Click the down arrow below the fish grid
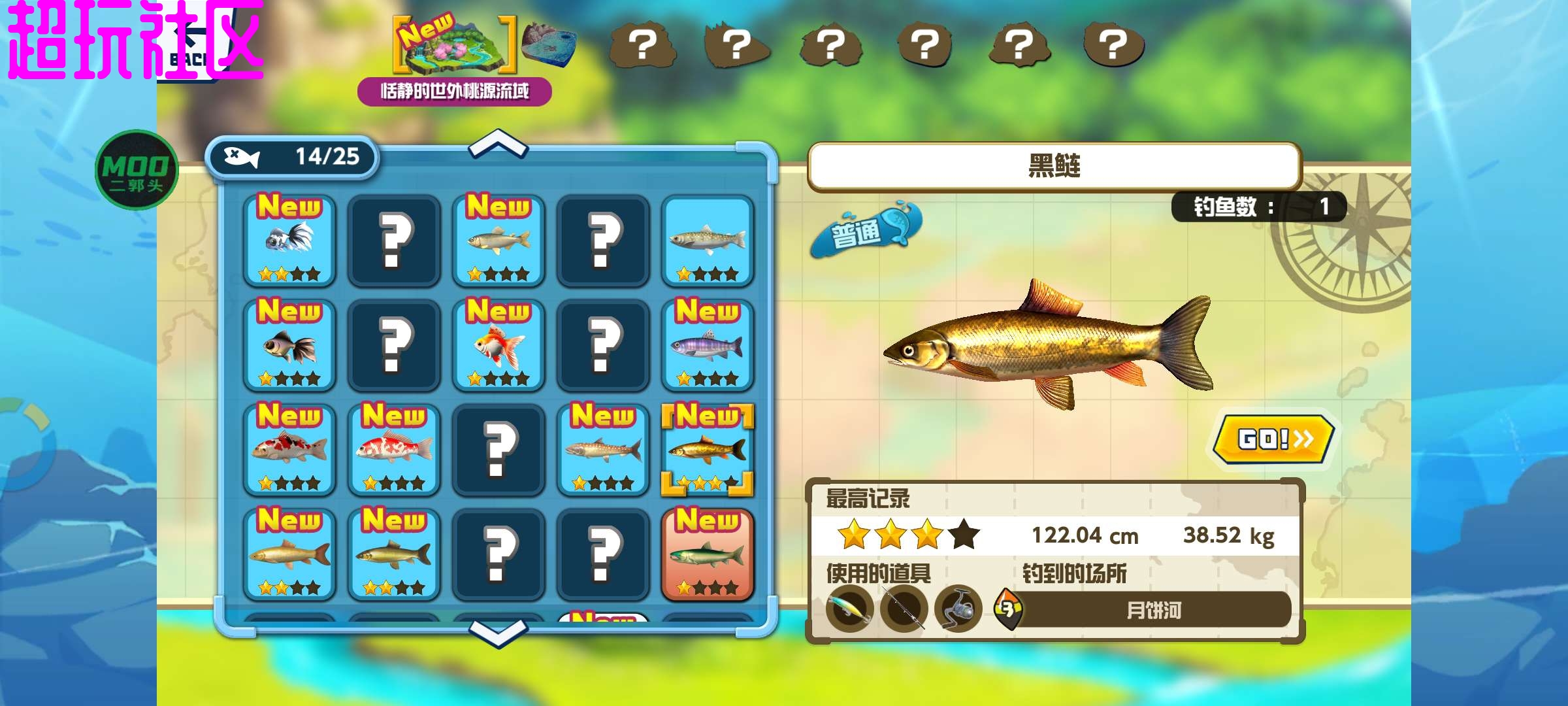This screenshot has height=706, width=1568. [498, 633]
